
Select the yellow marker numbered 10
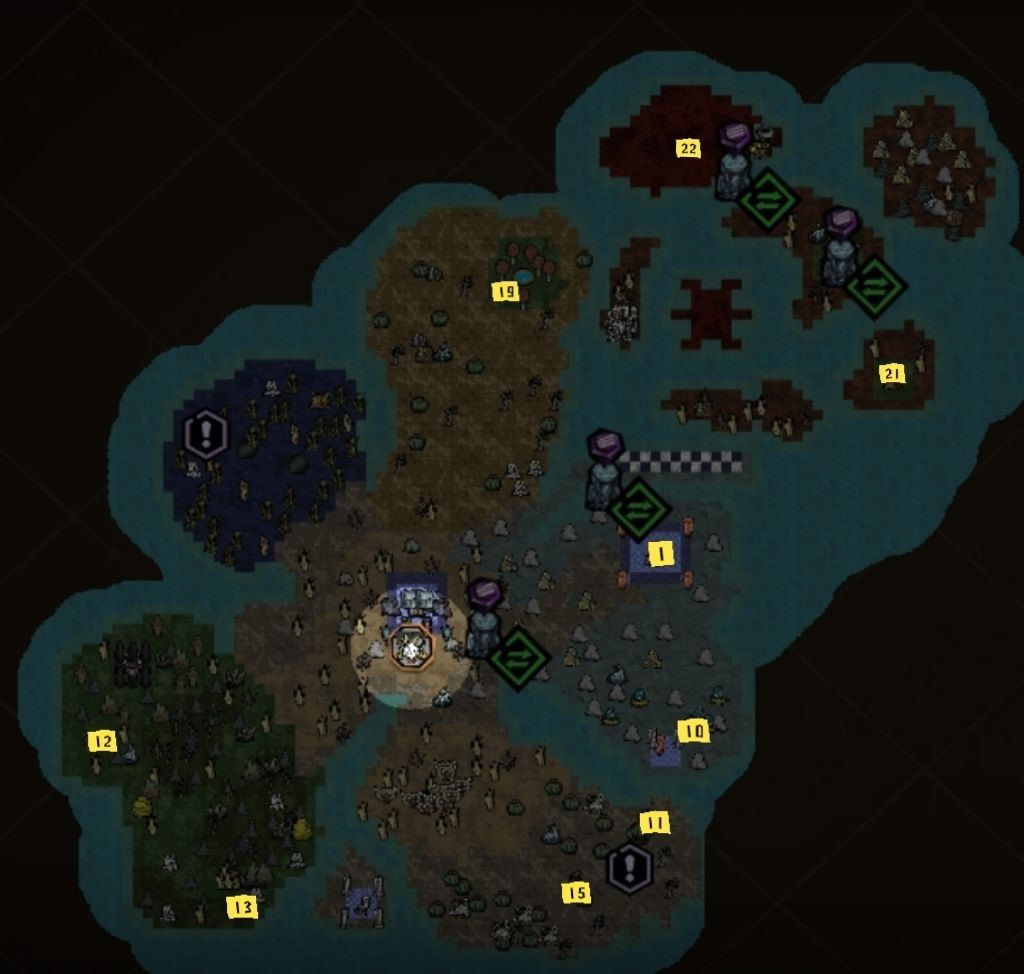coord(693,731)
